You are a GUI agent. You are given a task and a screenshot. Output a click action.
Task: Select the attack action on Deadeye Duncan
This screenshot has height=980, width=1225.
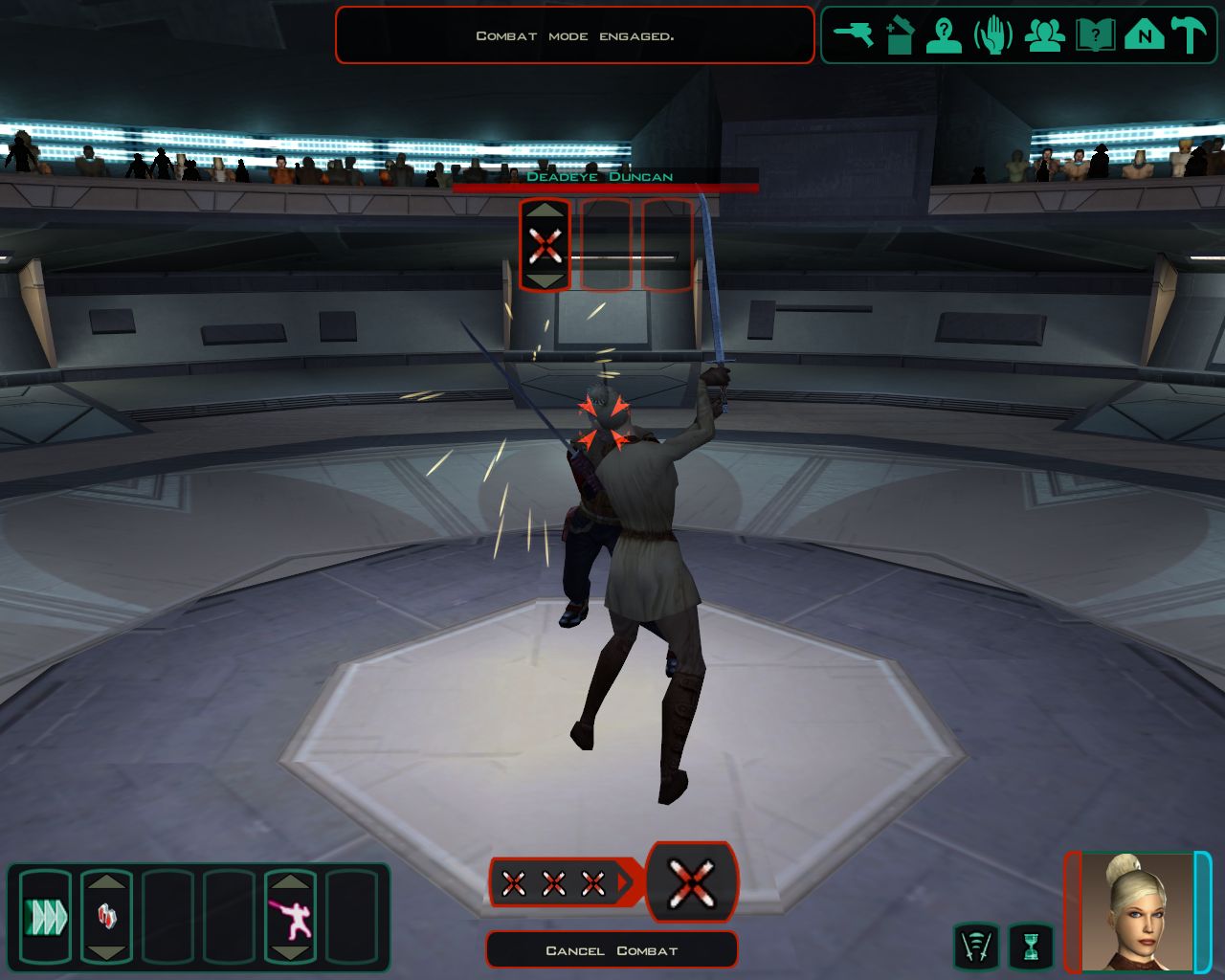coord(545,245)
